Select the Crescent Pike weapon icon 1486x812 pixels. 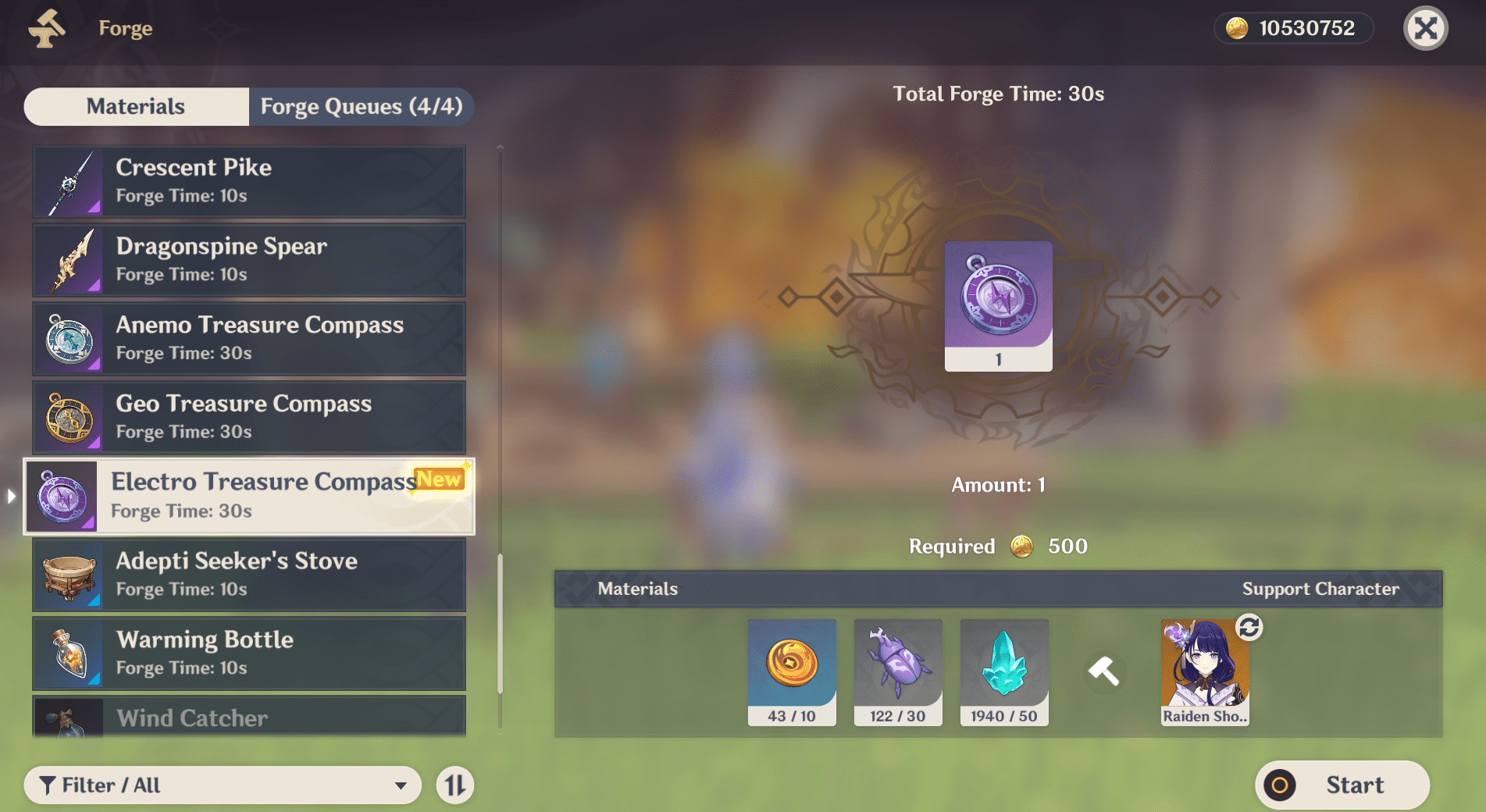(x=69, y=181)
